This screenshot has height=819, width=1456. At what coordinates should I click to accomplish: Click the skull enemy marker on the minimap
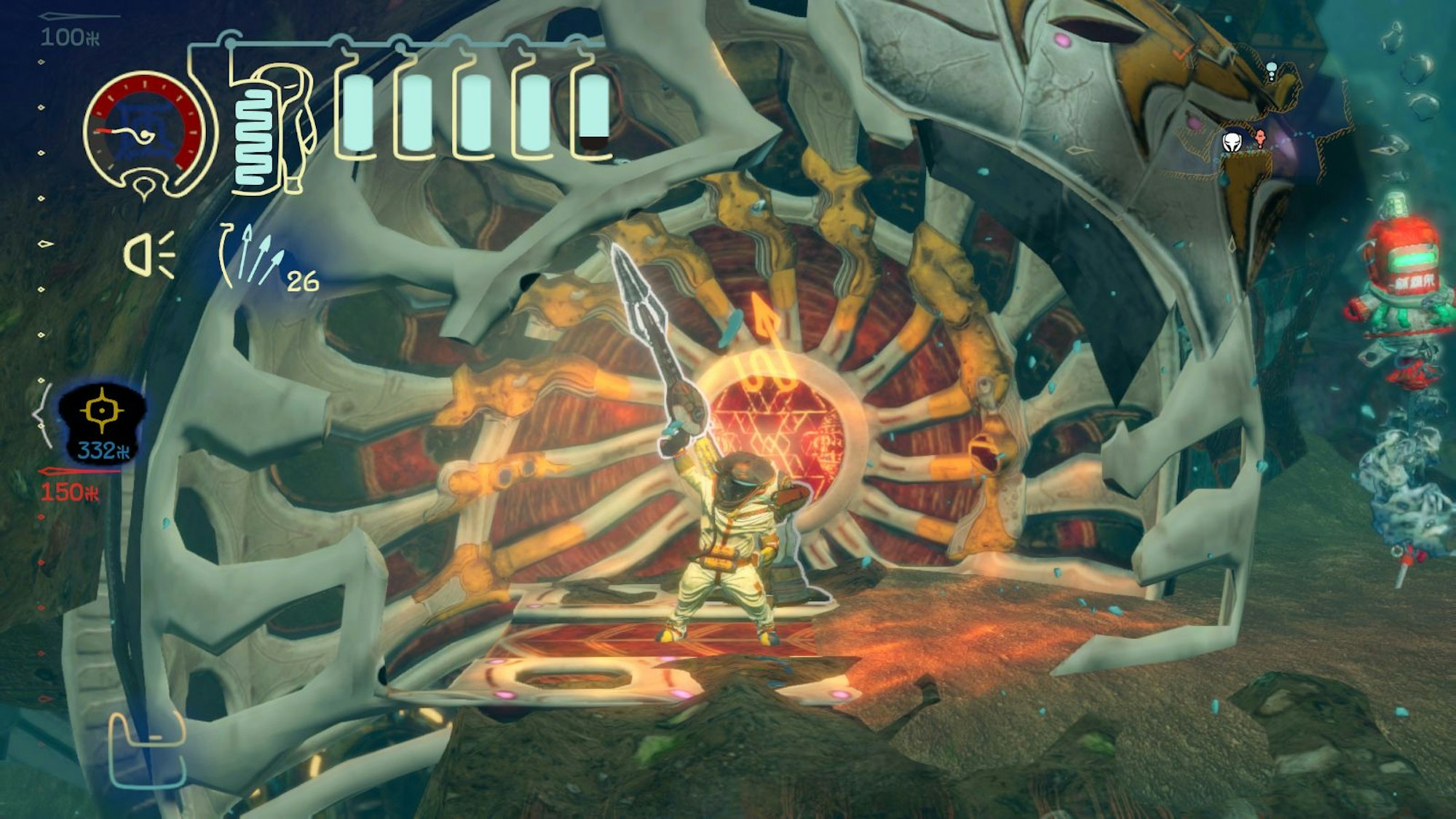(1231, 143)
